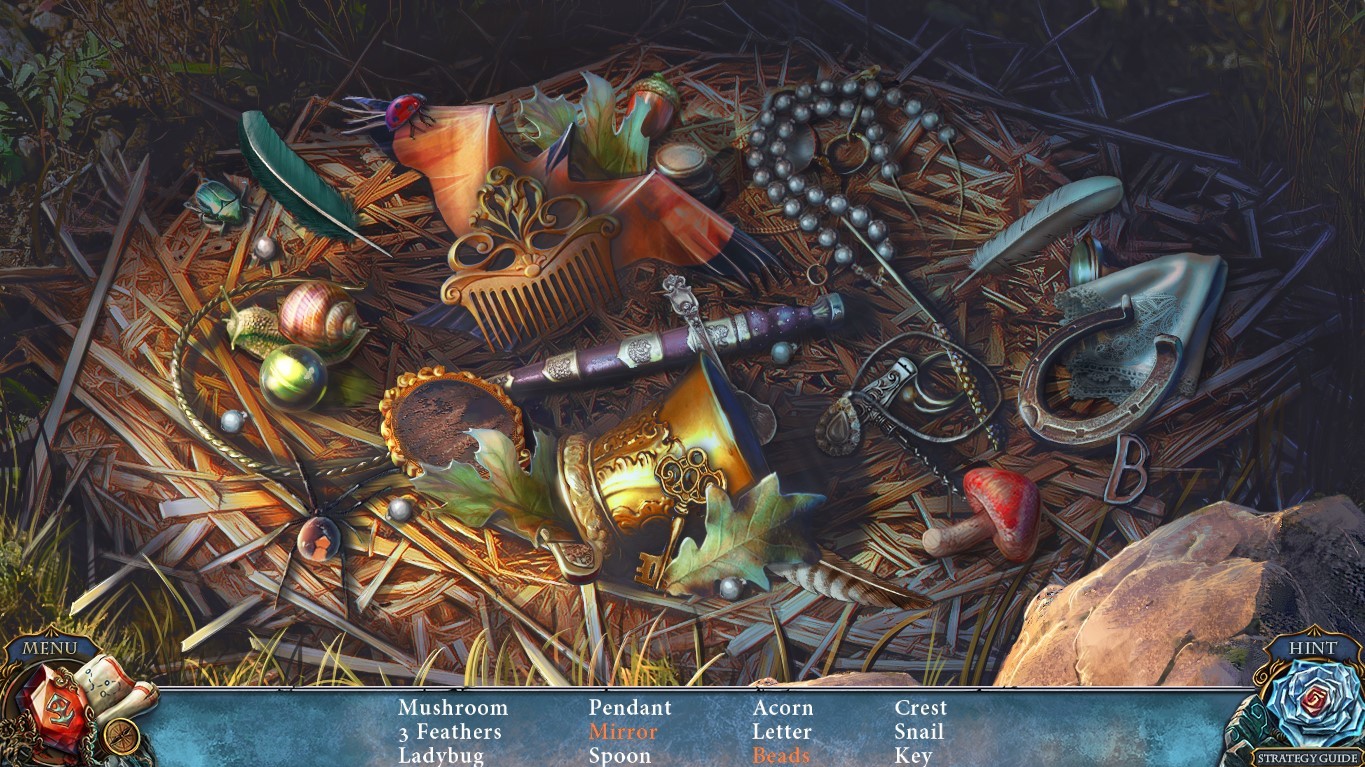Click the highlighted word Mirror in the list

623,731
